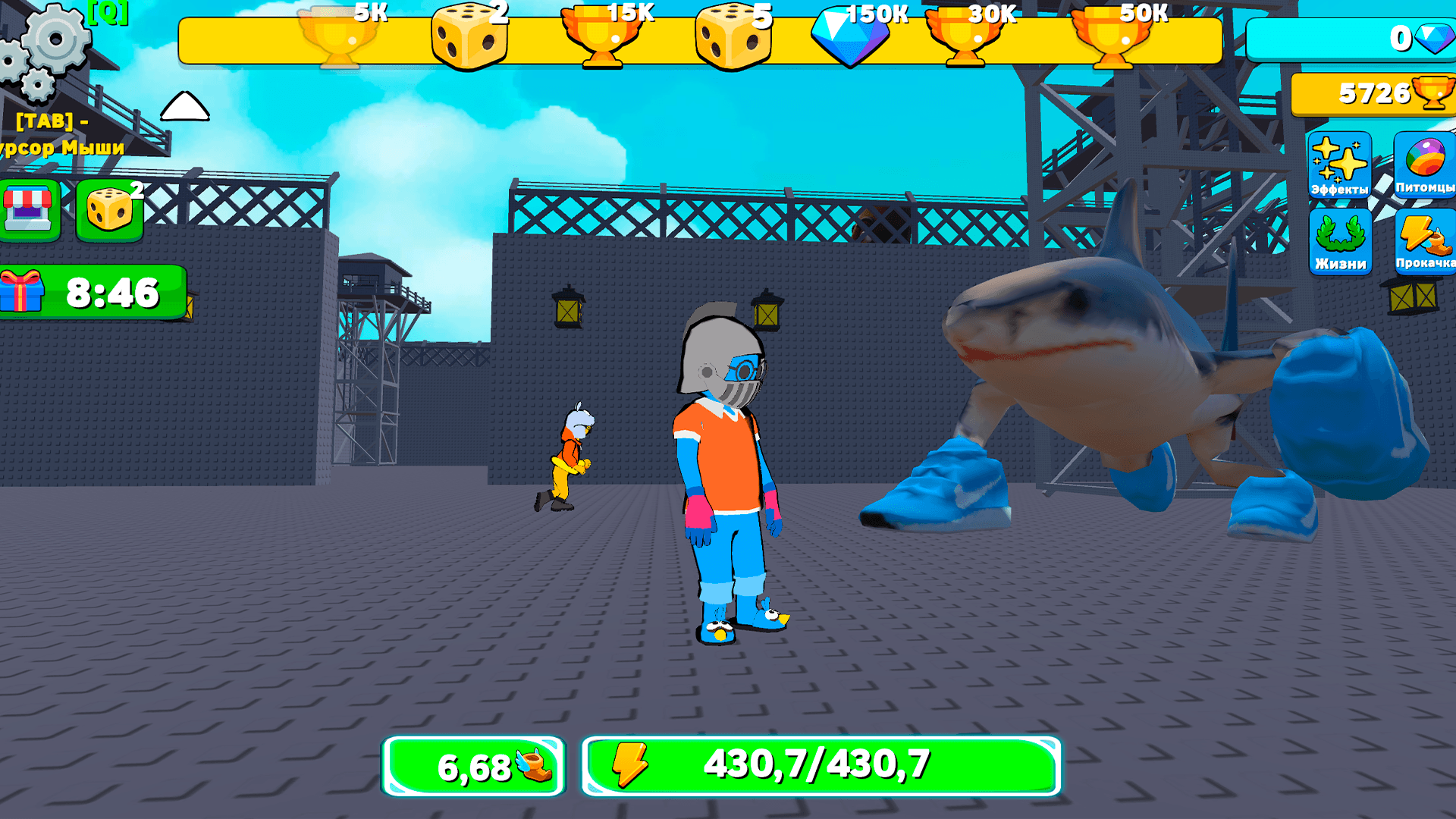Expand the white triangle arrow below the top bar
The image size is (1456, 819).
click(x=184, y=106)
